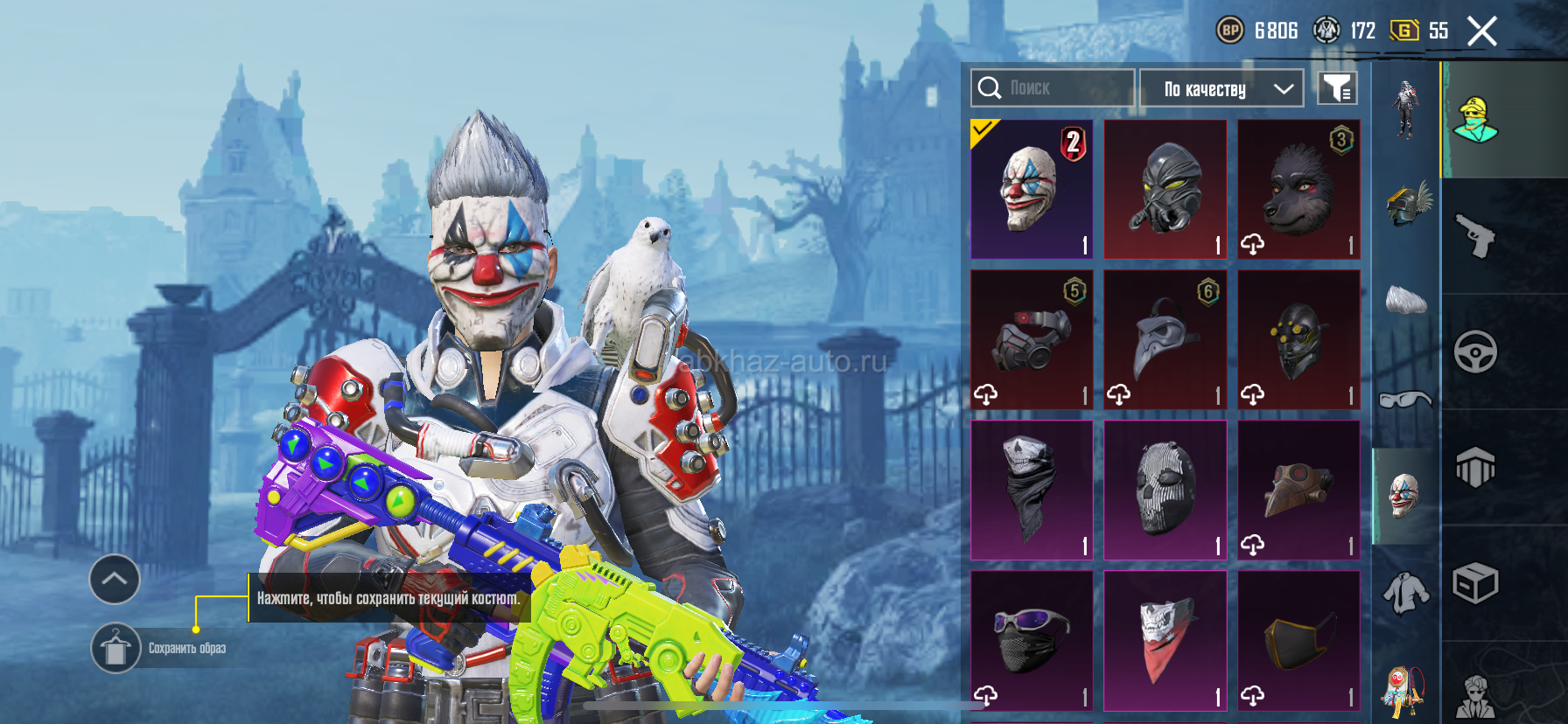Open the box crate tab
The width and height of the screenshot is (1568, 724).
click(x=1475, y=583)
